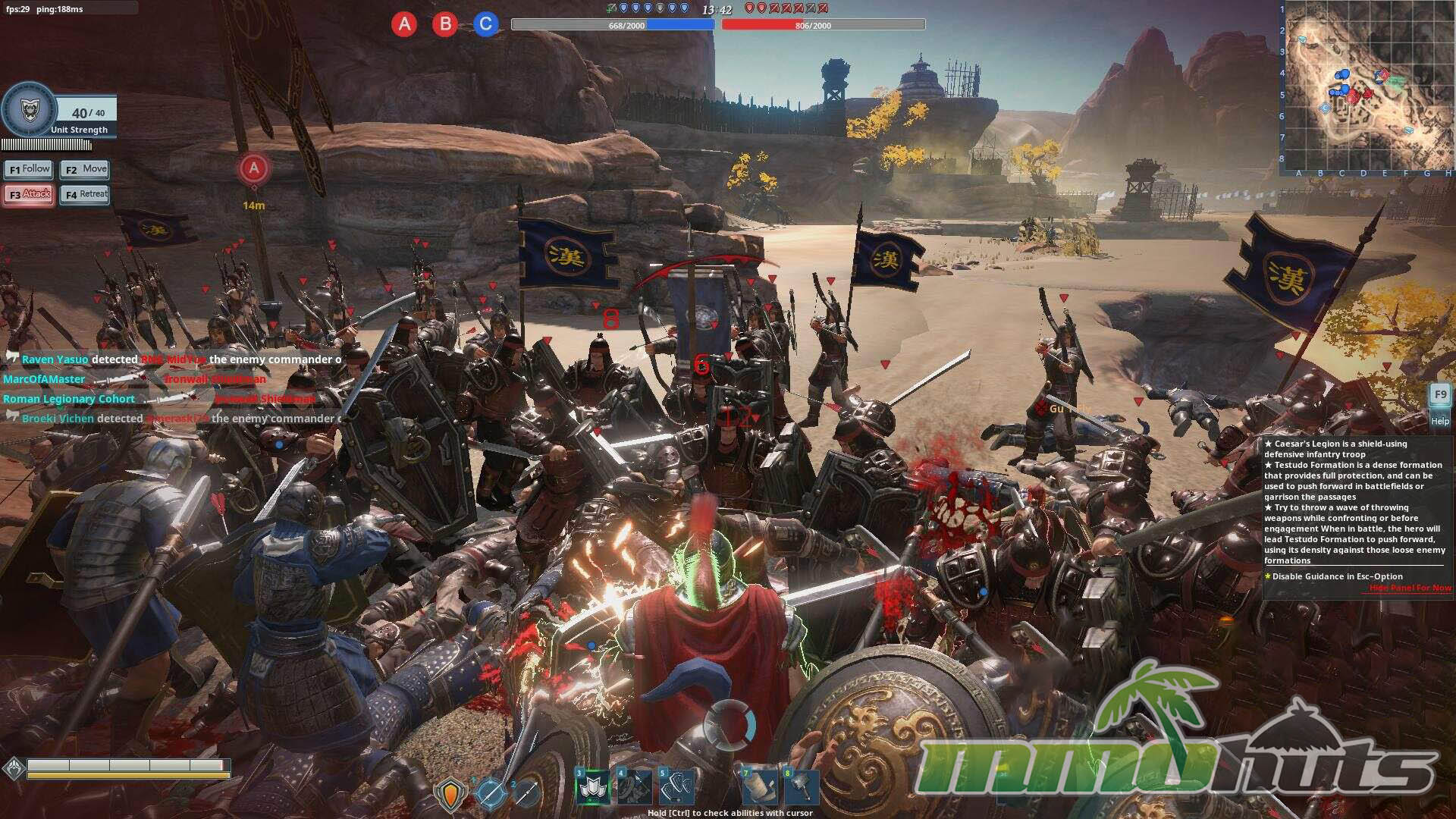Select the Attack unit order
Screen dimensions: 1456x819
(x=29, y=194)
